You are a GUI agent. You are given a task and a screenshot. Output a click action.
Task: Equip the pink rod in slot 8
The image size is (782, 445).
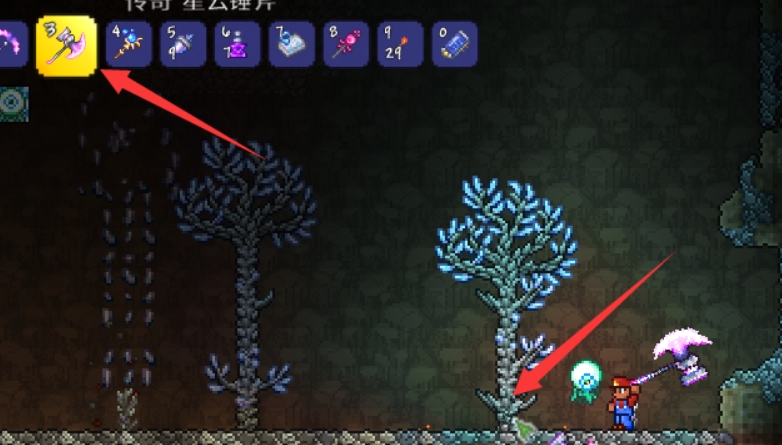click(346, 45)
